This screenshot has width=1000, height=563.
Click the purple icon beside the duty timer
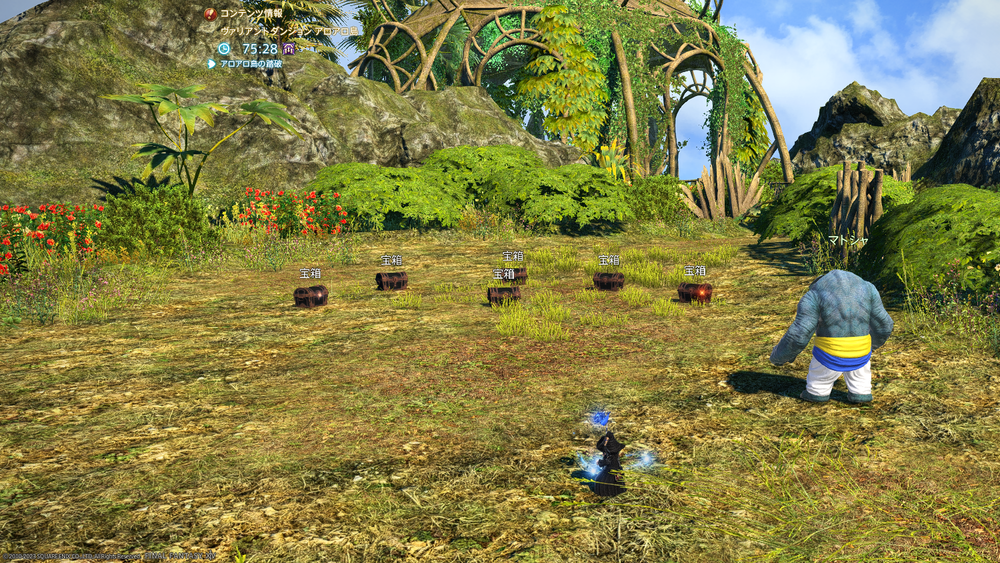(288, 48)
